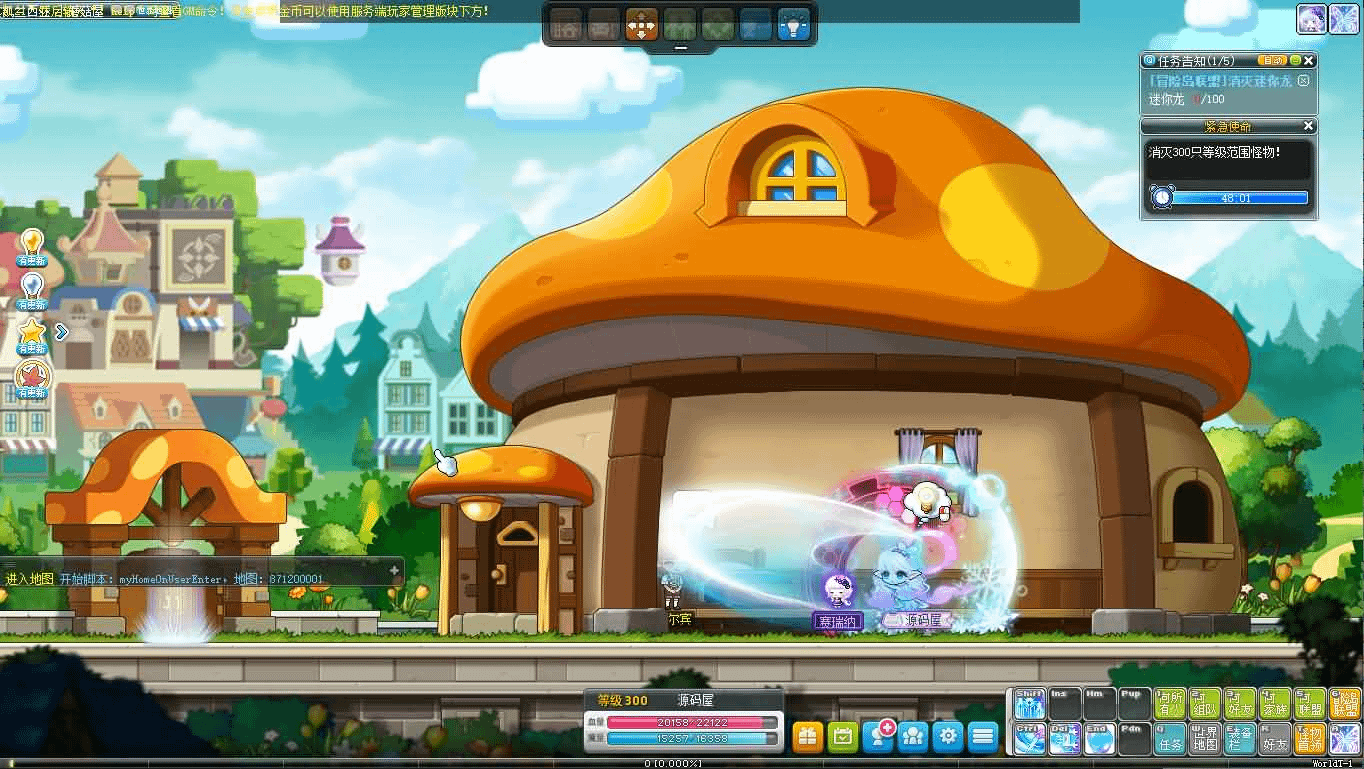Expand the chat log plus button
Image resolution: width=1364 pixels, height=769 pixels.
pyautogui.click(x=394, y=570)
